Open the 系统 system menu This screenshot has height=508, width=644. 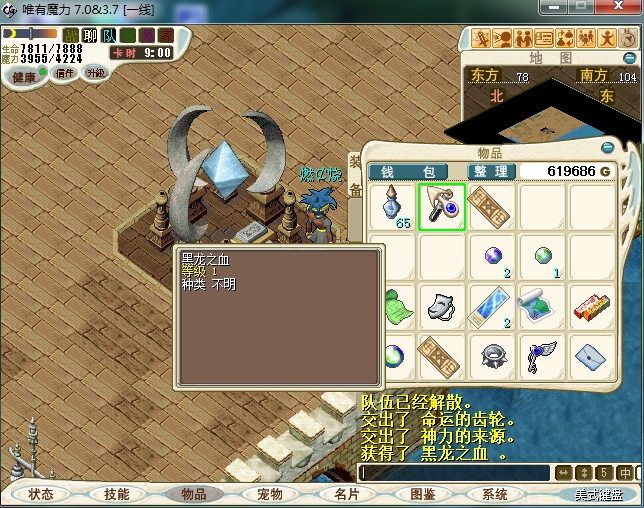pyautogui.click(x=495, y=494)
